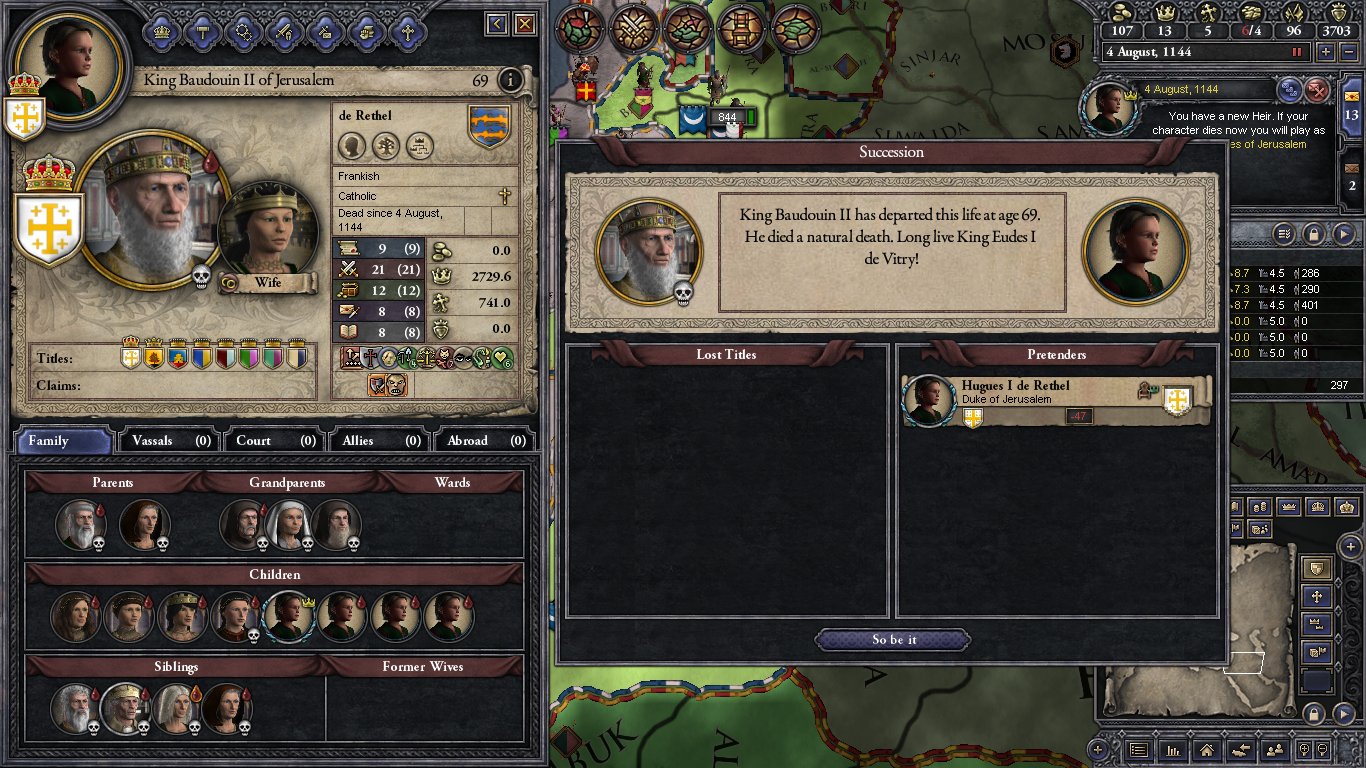The image size is (1366, 768).
Task: Select the Family tab
Action: (62, 440)
